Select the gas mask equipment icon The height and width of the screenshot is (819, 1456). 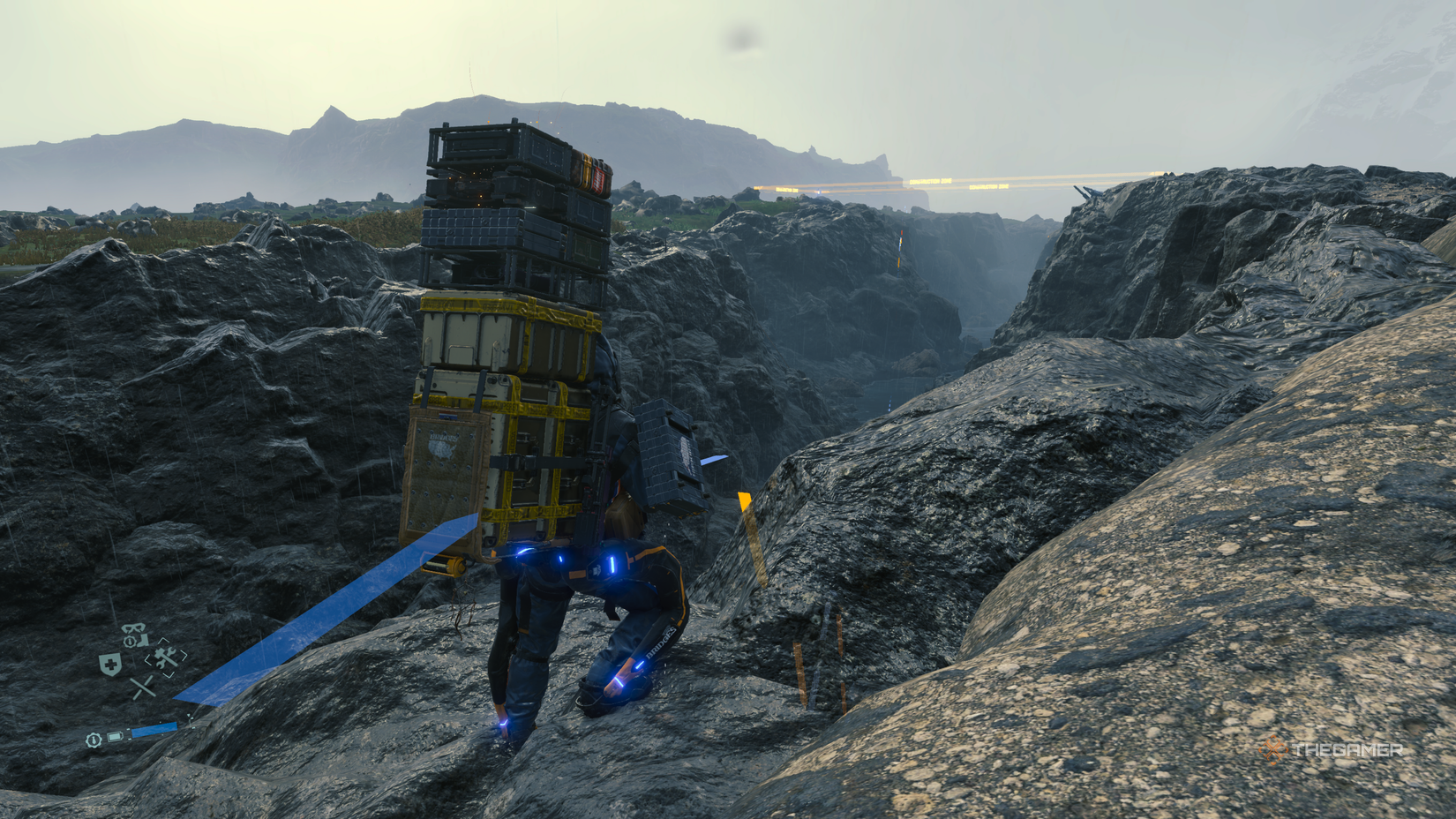point(134,627)
